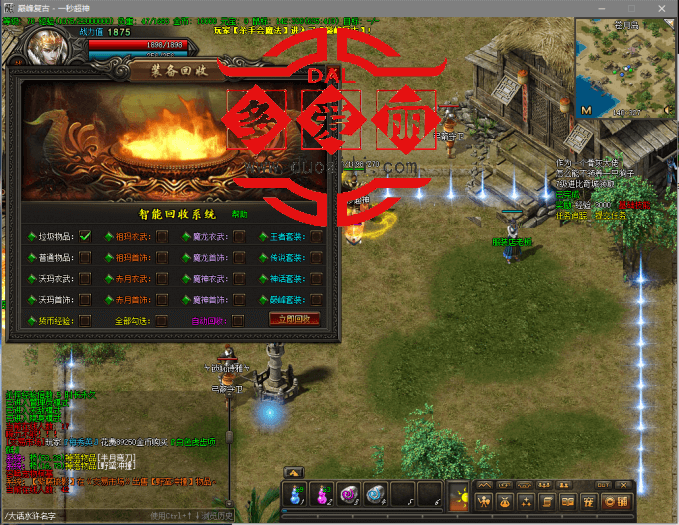Click the 立即回收 recycle now button
The width and height of the screenshot is (679, 525).
pos(294,319)
